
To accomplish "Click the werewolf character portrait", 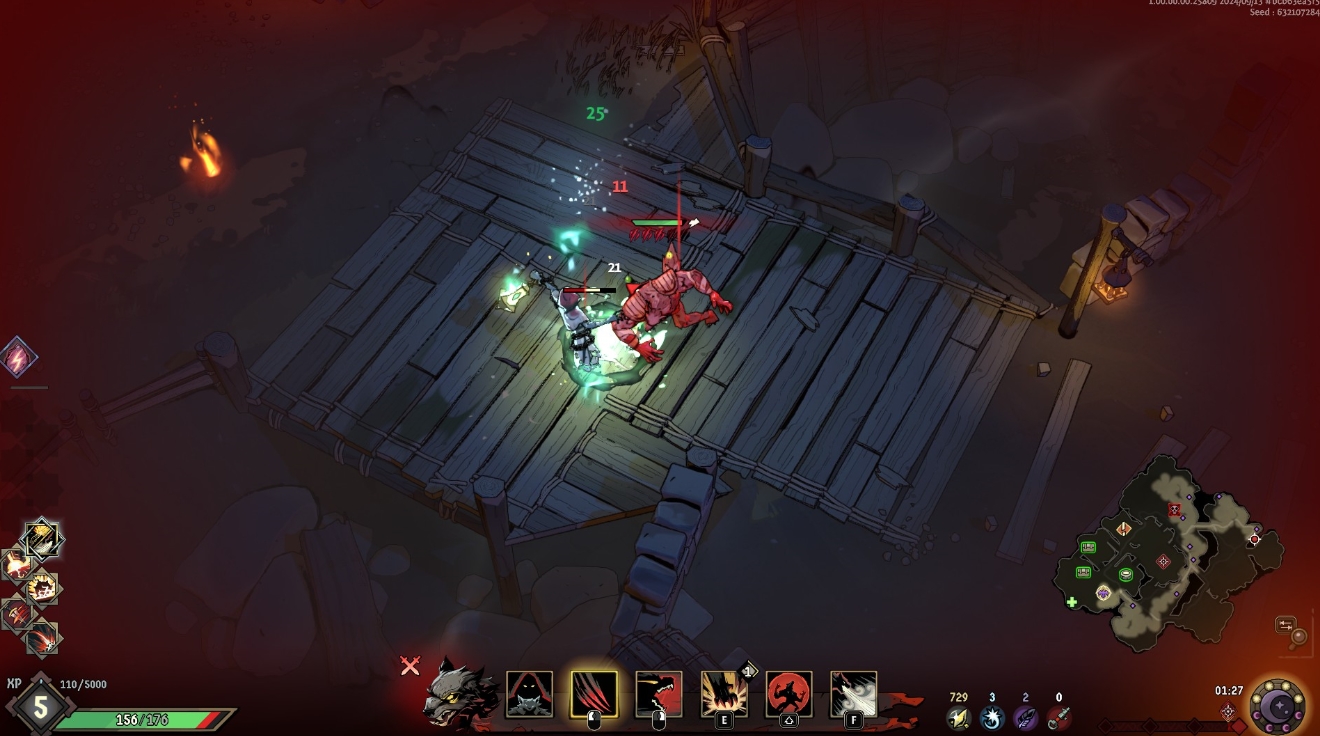I will coord(461,691).
